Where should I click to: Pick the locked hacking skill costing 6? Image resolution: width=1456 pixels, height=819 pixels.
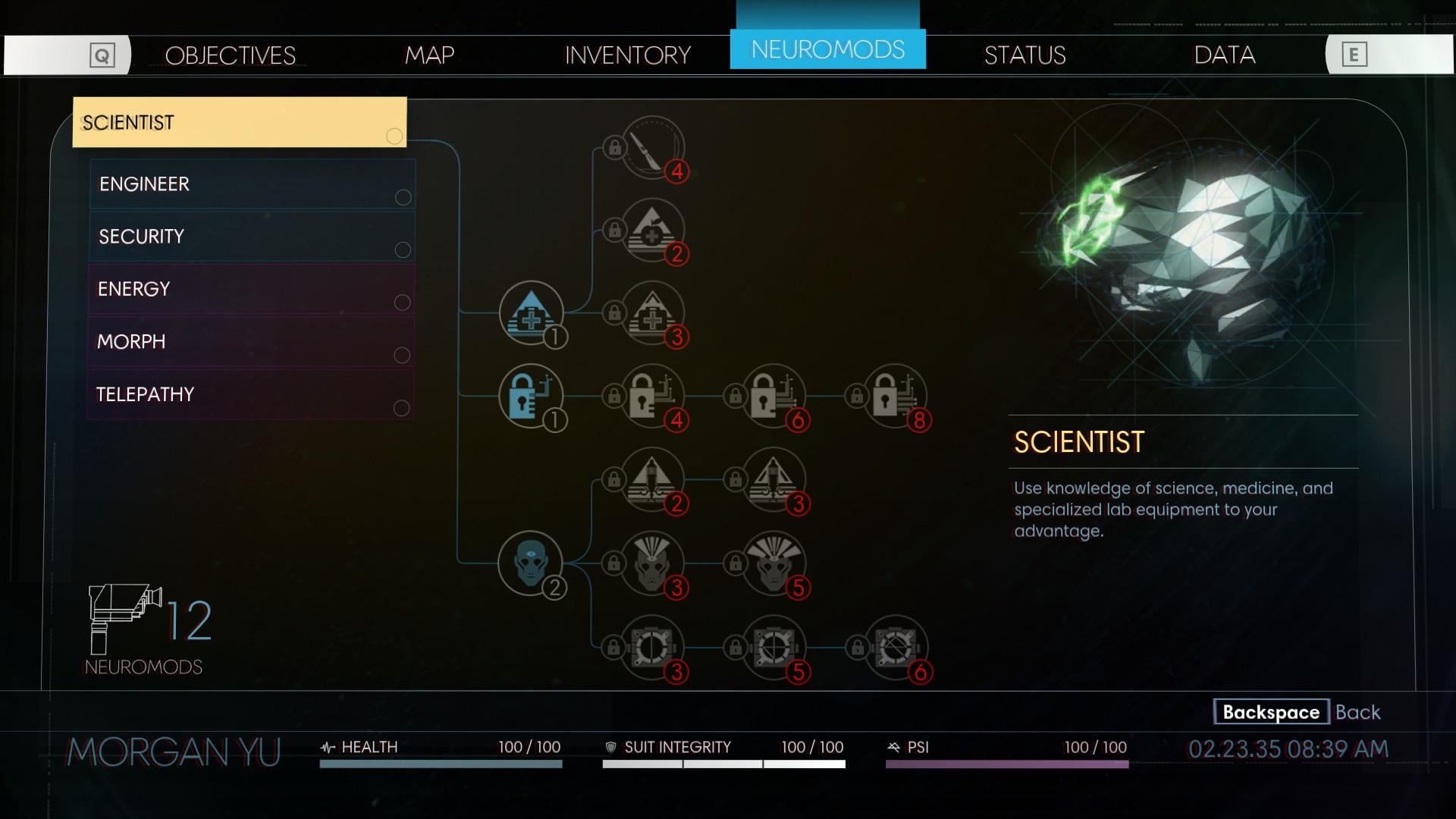pos(773,396)
